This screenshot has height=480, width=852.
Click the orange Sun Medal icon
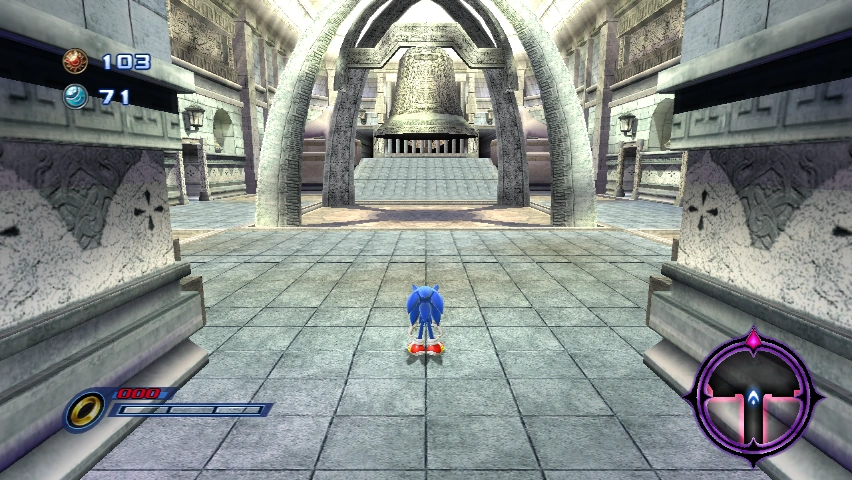pos(75,62)
